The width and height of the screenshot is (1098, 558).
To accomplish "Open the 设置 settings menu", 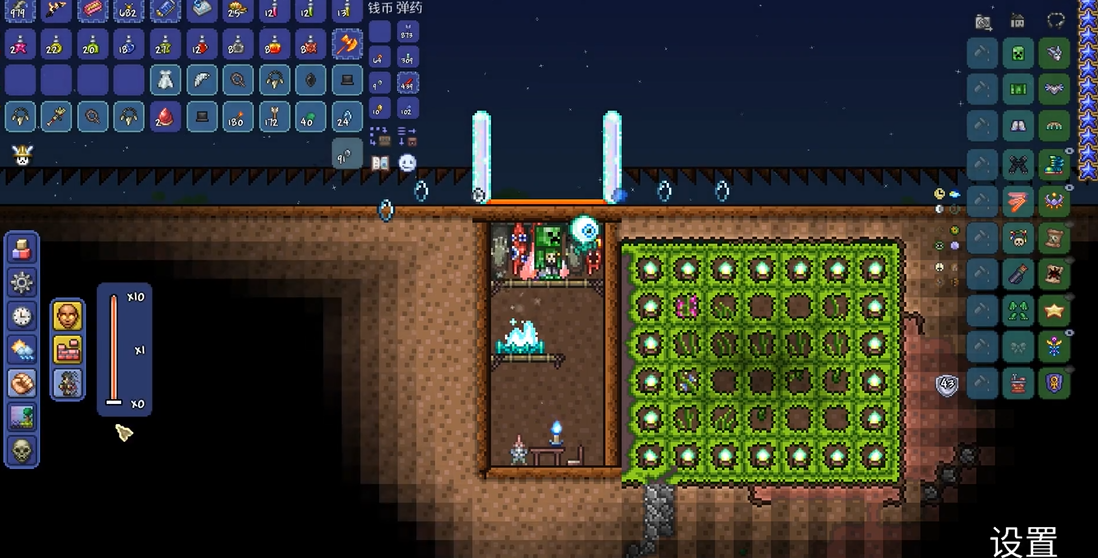I will (x=1024, y=541).
